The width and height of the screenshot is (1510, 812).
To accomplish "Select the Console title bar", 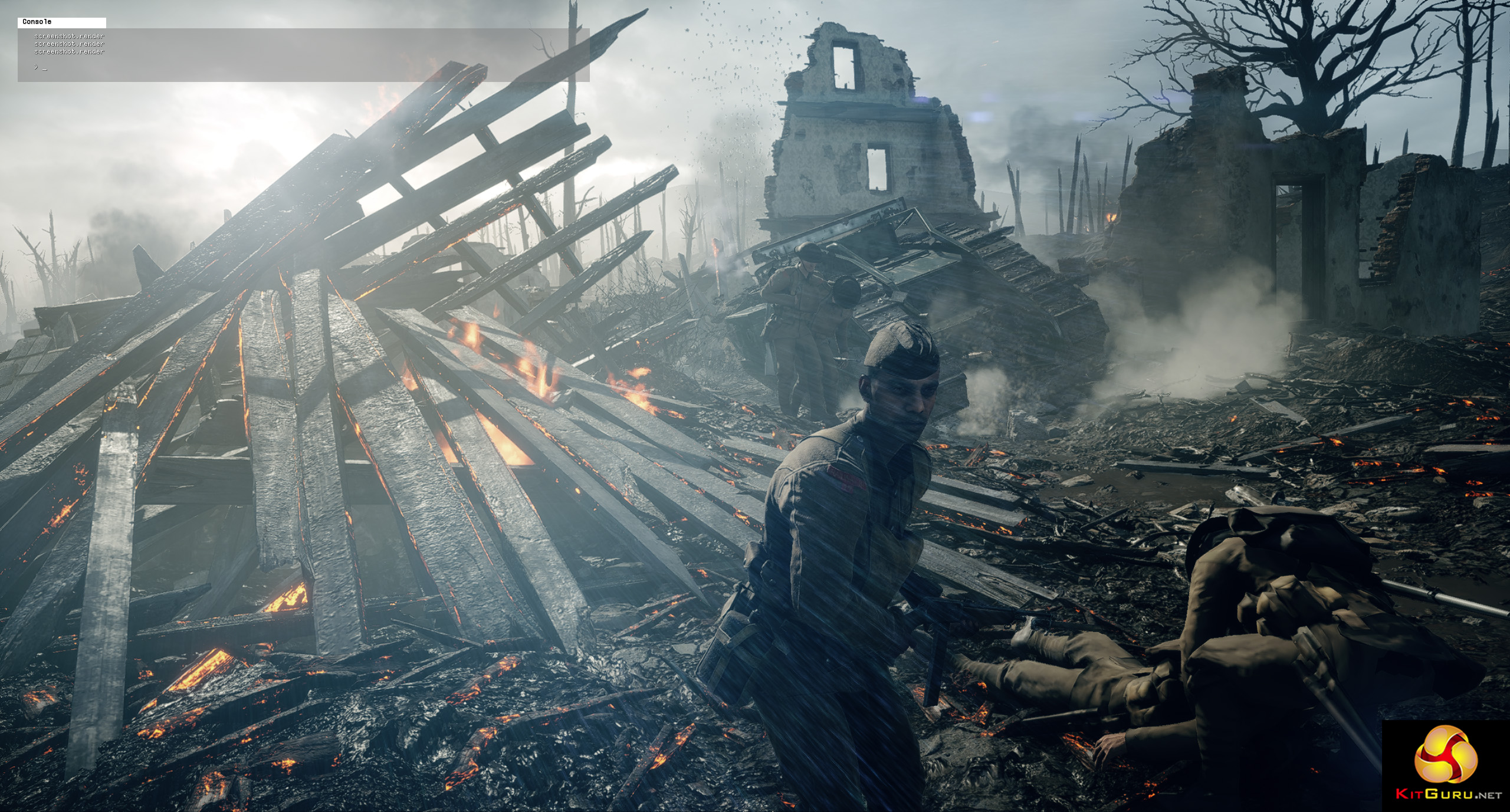I will pos(62,22).
